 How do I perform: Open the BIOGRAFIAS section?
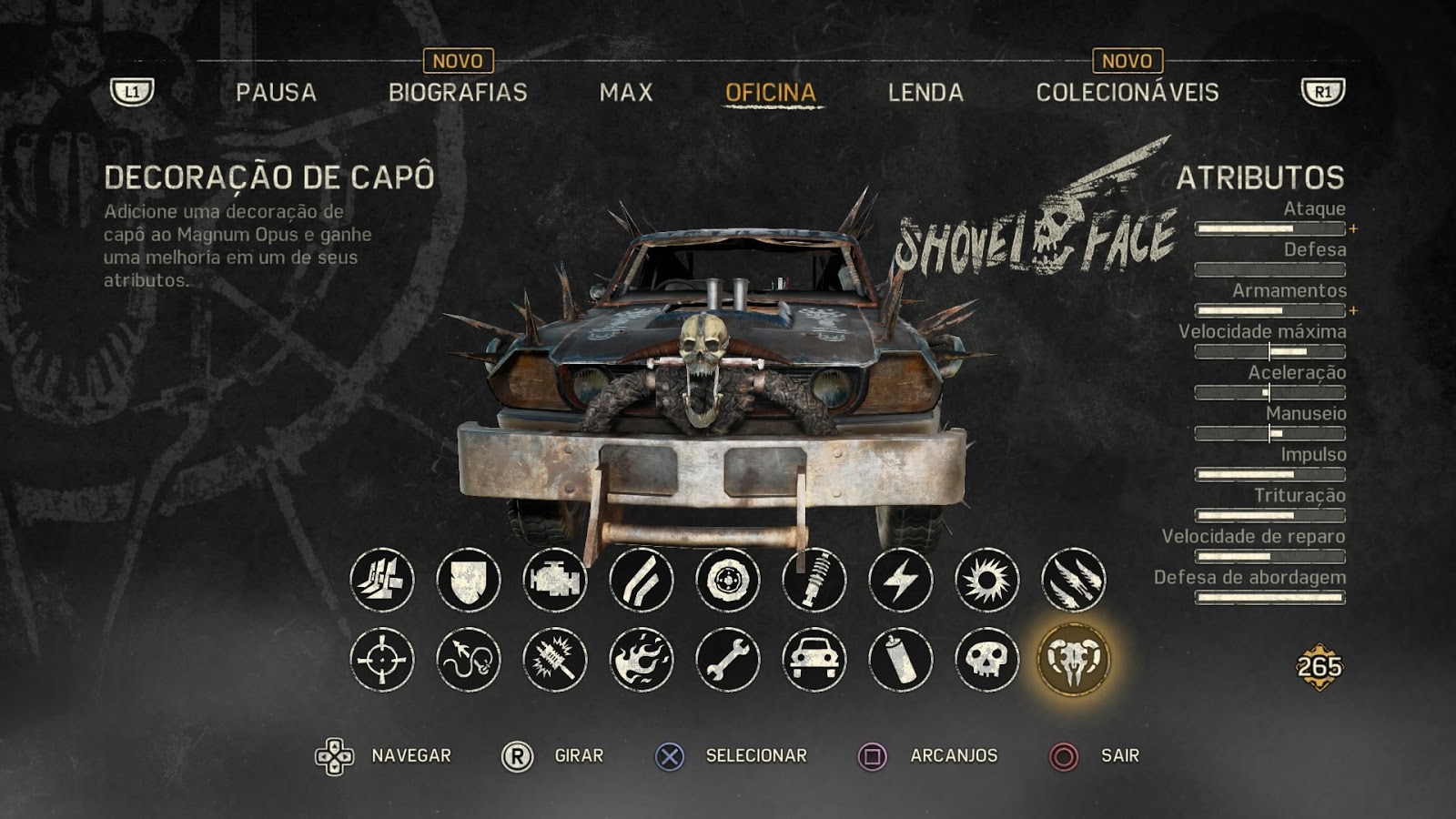pyautogui.click(x=459, y=91)
